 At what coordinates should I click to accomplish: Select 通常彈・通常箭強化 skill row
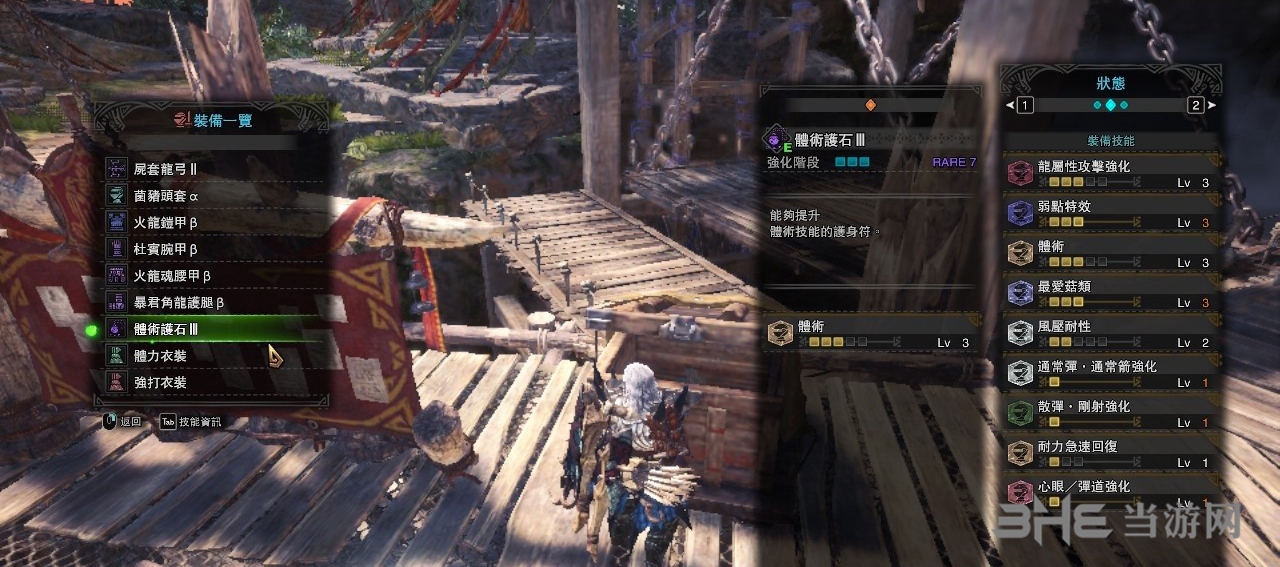1112,374
